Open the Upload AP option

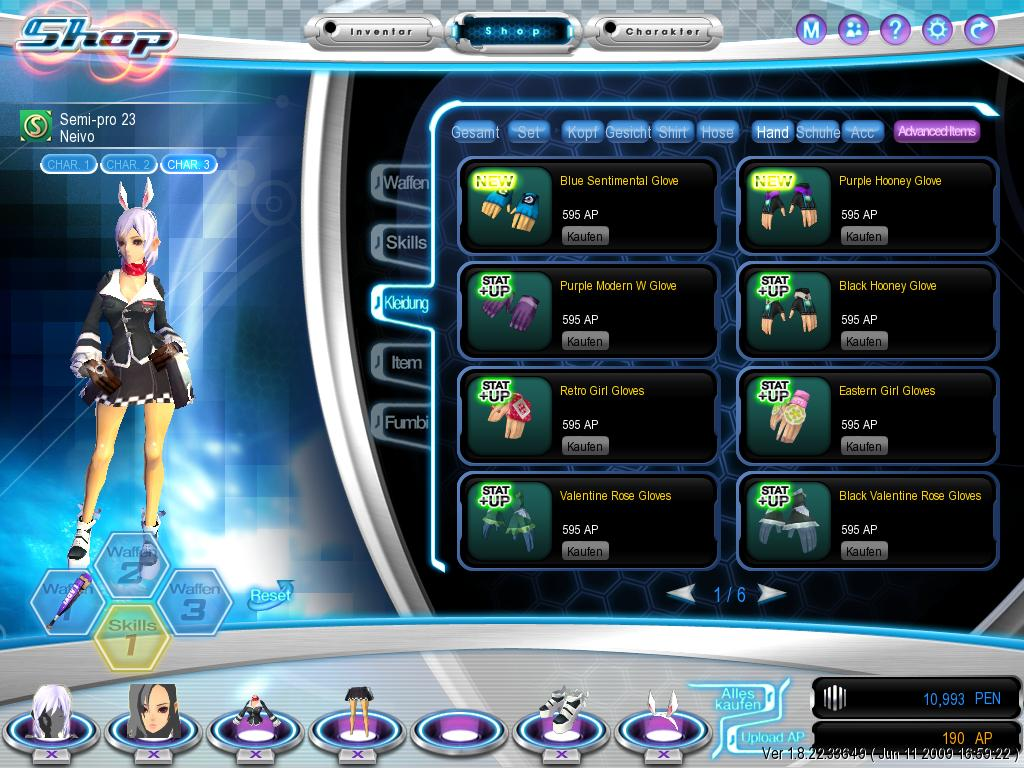click(x=761, y=738)
